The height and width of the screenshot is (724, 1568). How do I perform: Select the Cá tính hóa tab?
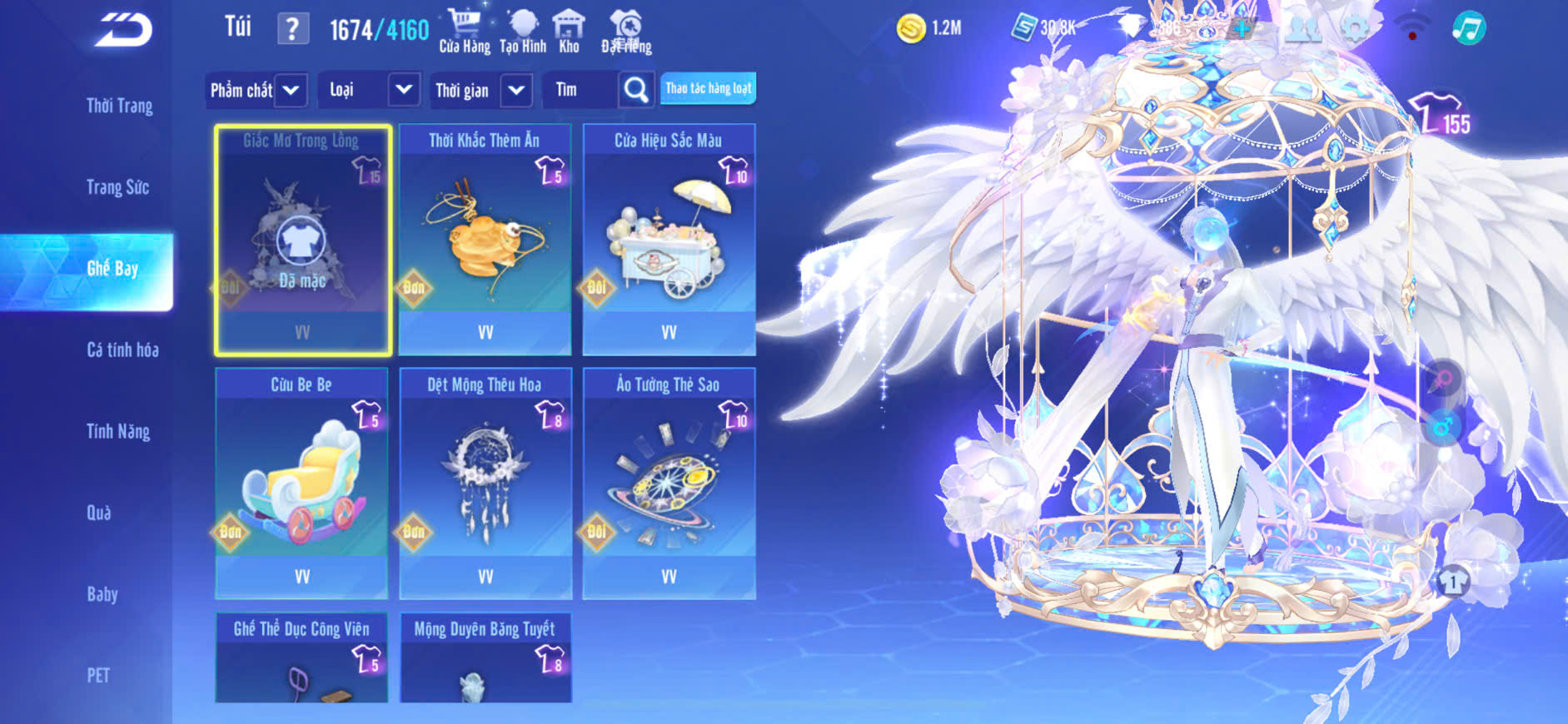pyautogui.click(x=122, y=350)
